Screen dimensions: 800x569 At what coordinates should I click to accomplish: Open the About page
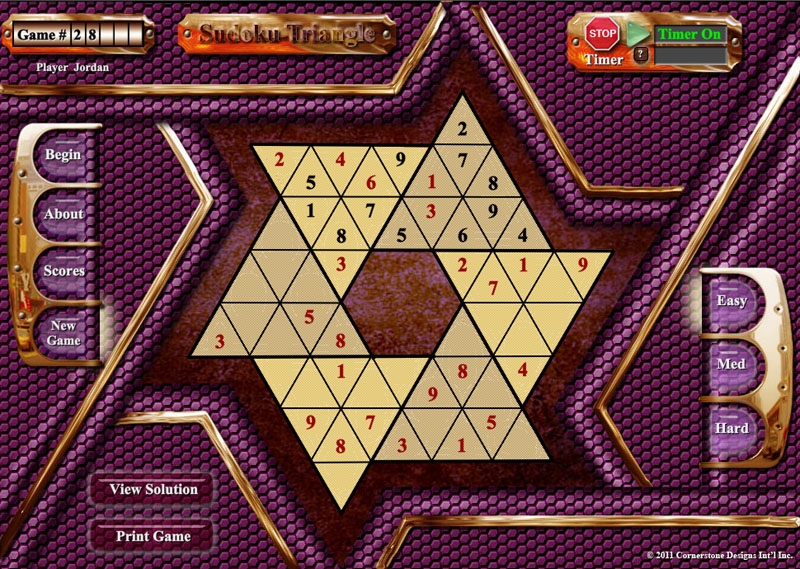coord(64,214)
